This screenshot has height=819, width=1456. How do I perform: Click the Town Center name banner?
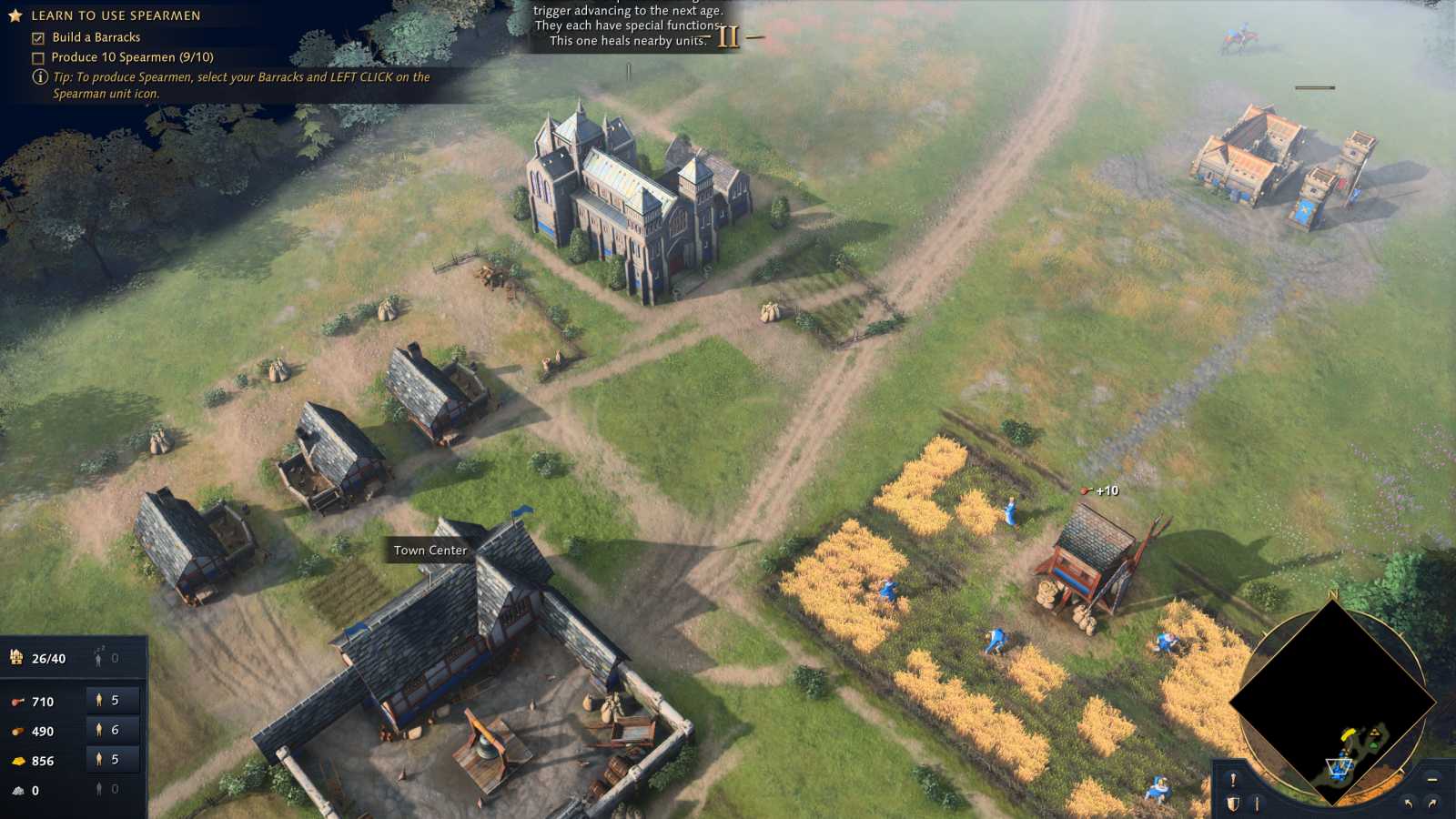click(x=430, y=551)
